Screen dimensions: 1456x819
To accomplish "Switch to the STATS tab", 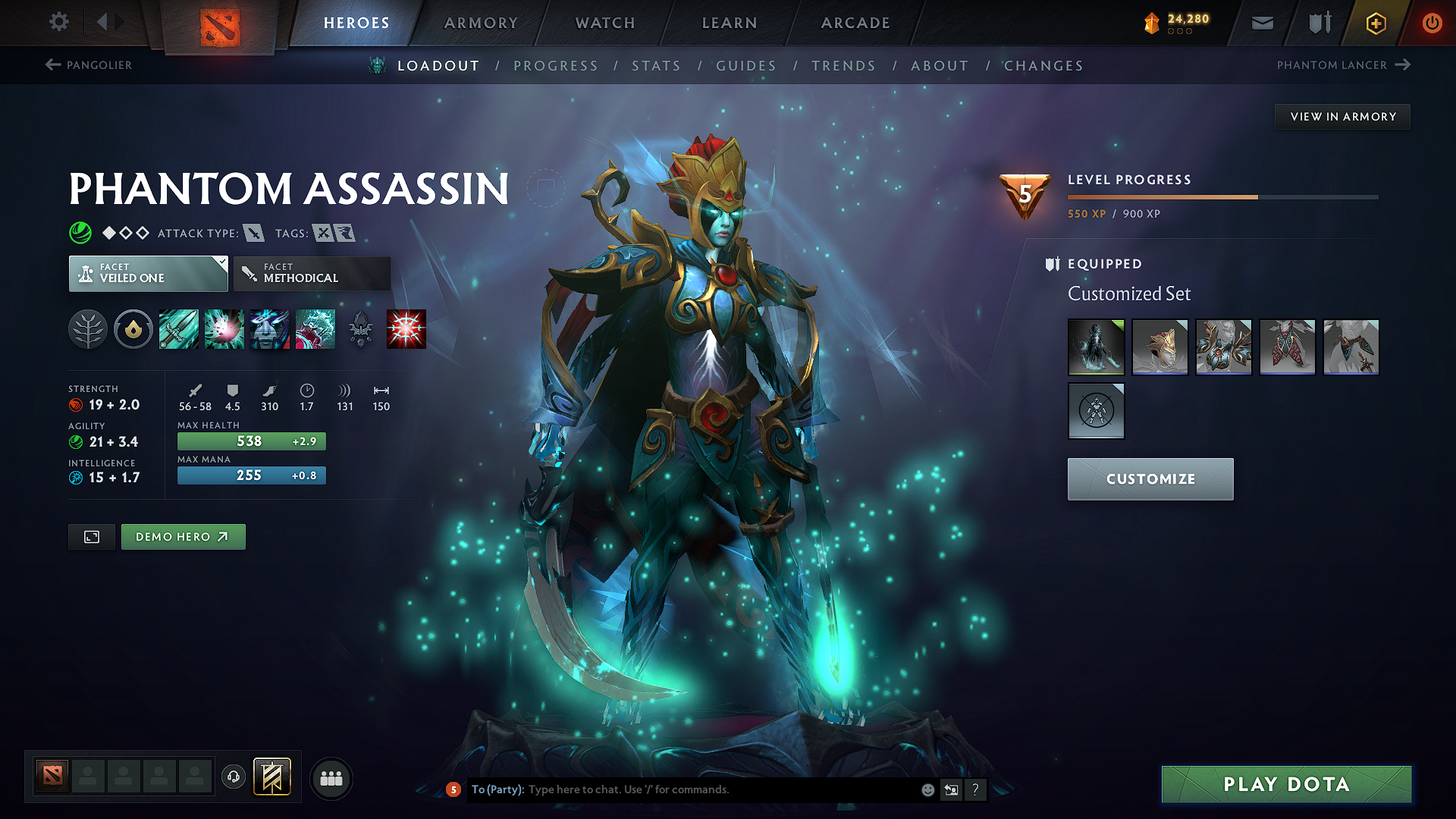I will point(657,66).
